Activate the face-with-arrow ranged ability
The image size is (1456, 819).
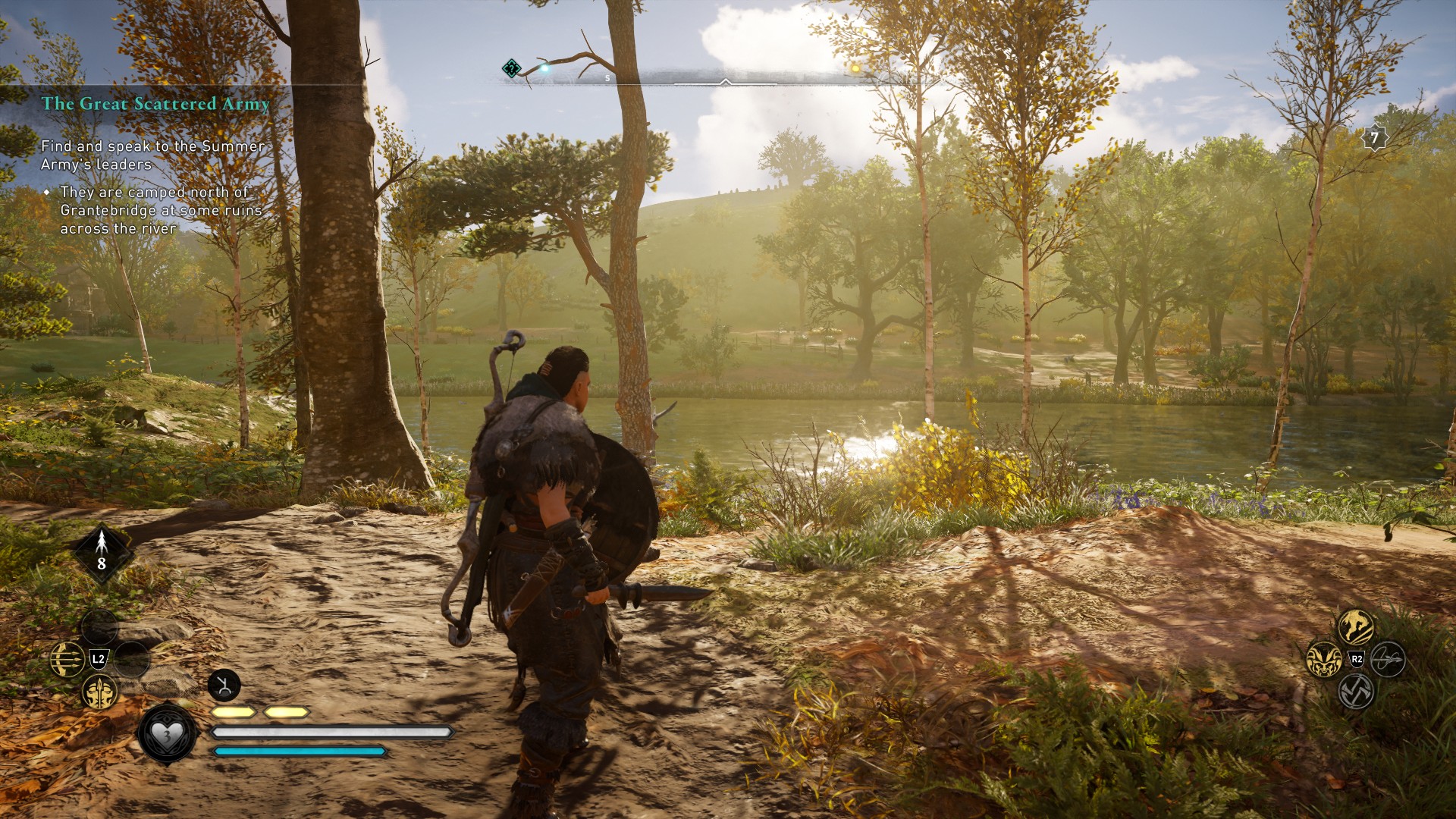pos(99,692)
